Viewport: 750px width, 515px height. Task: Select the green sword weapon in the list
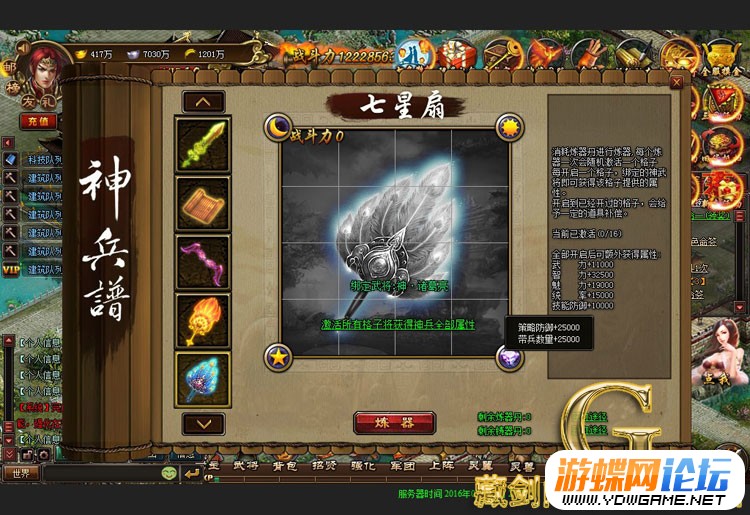[203, 144]
